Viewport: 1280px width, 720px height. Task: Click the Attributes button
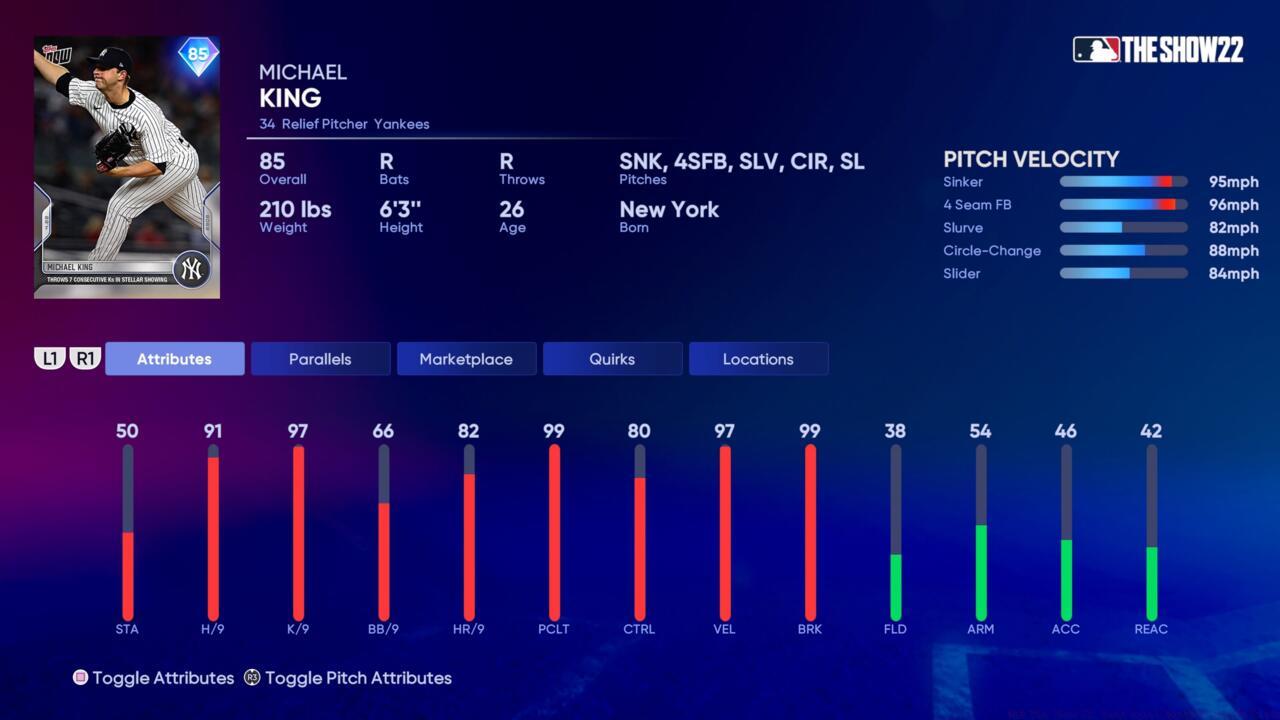175,358
